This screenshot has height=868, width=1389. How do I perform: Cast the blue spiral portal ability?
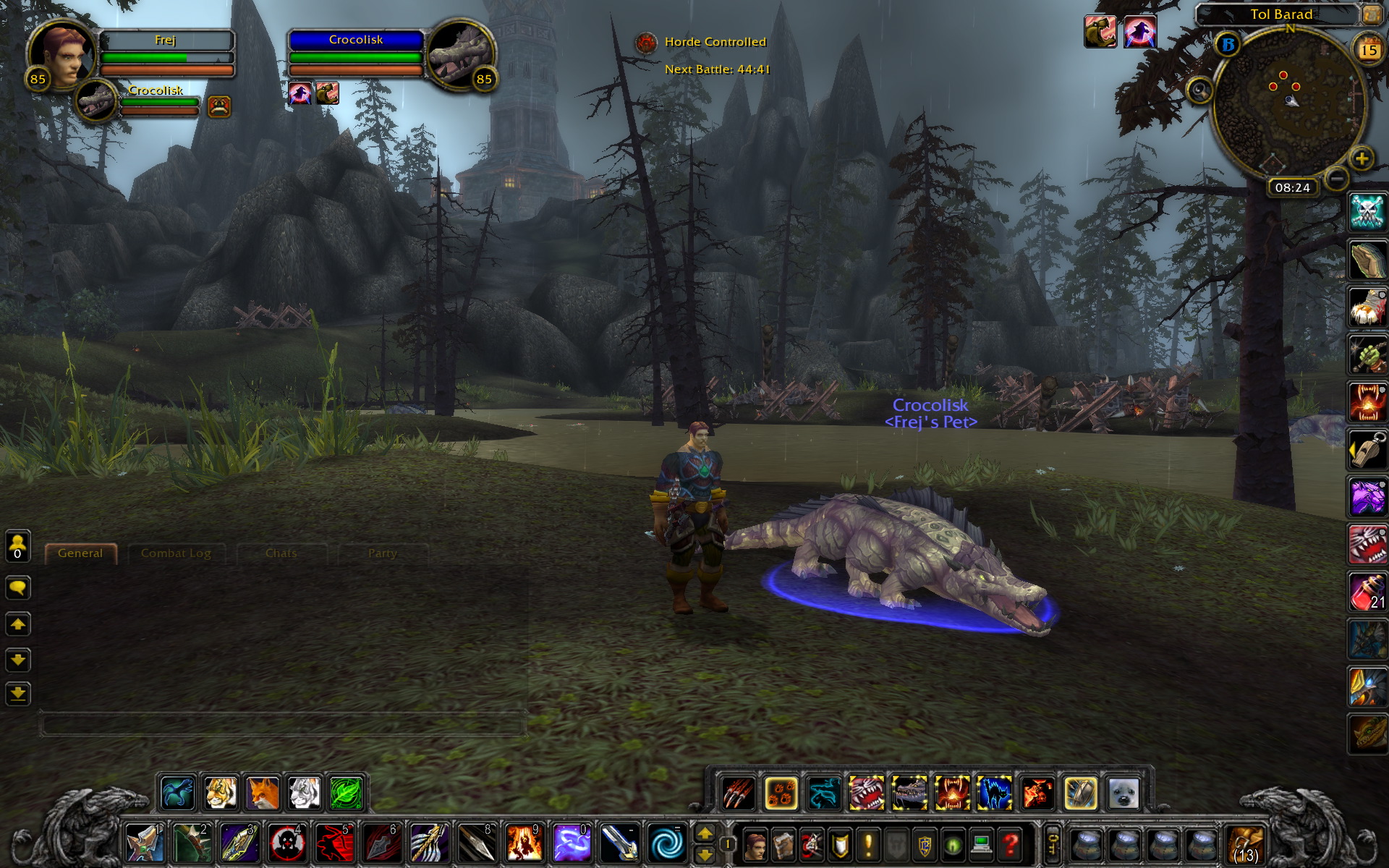(x=666, y=843)
